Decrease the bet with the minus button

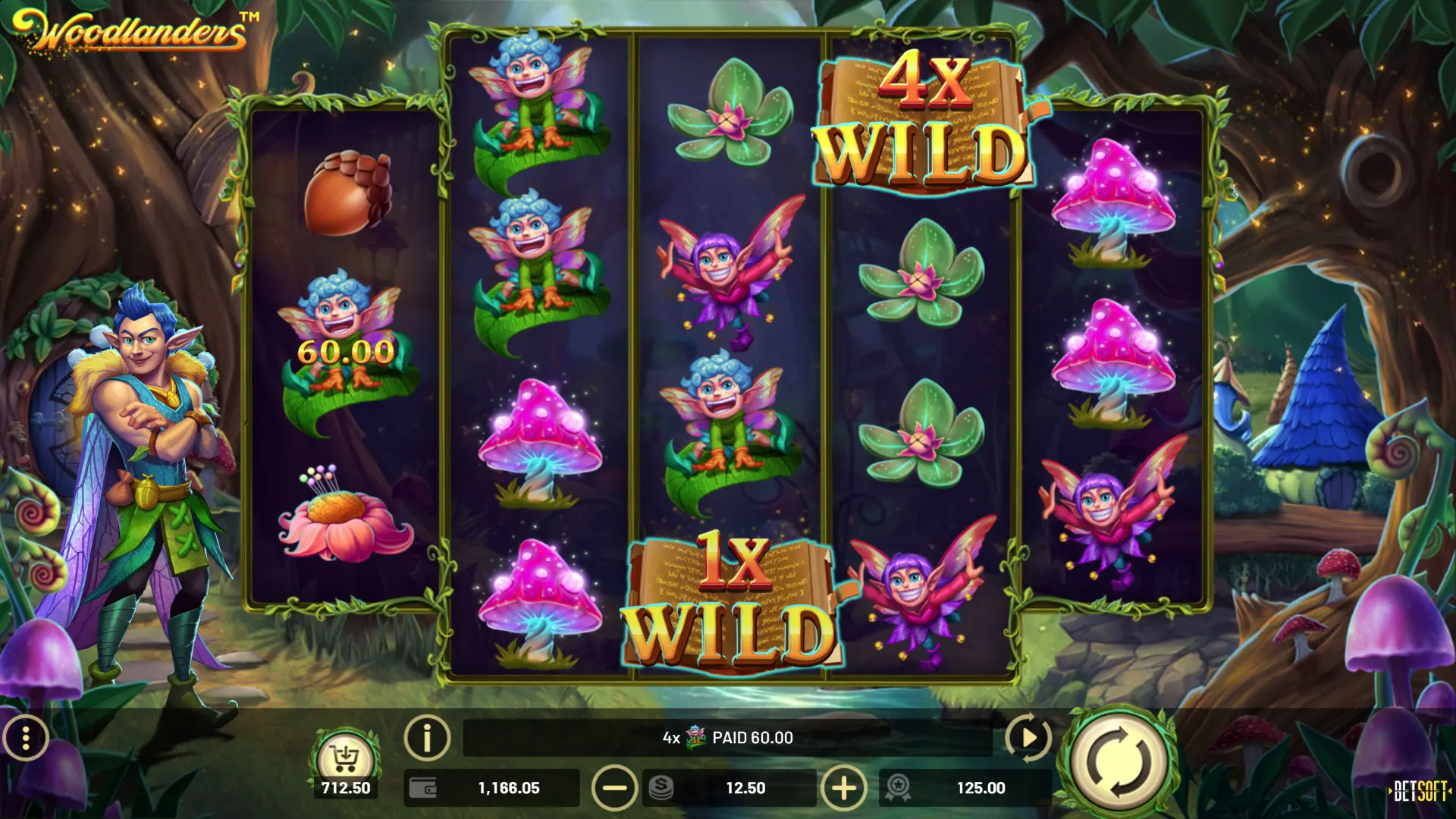[x=614, y=788]
